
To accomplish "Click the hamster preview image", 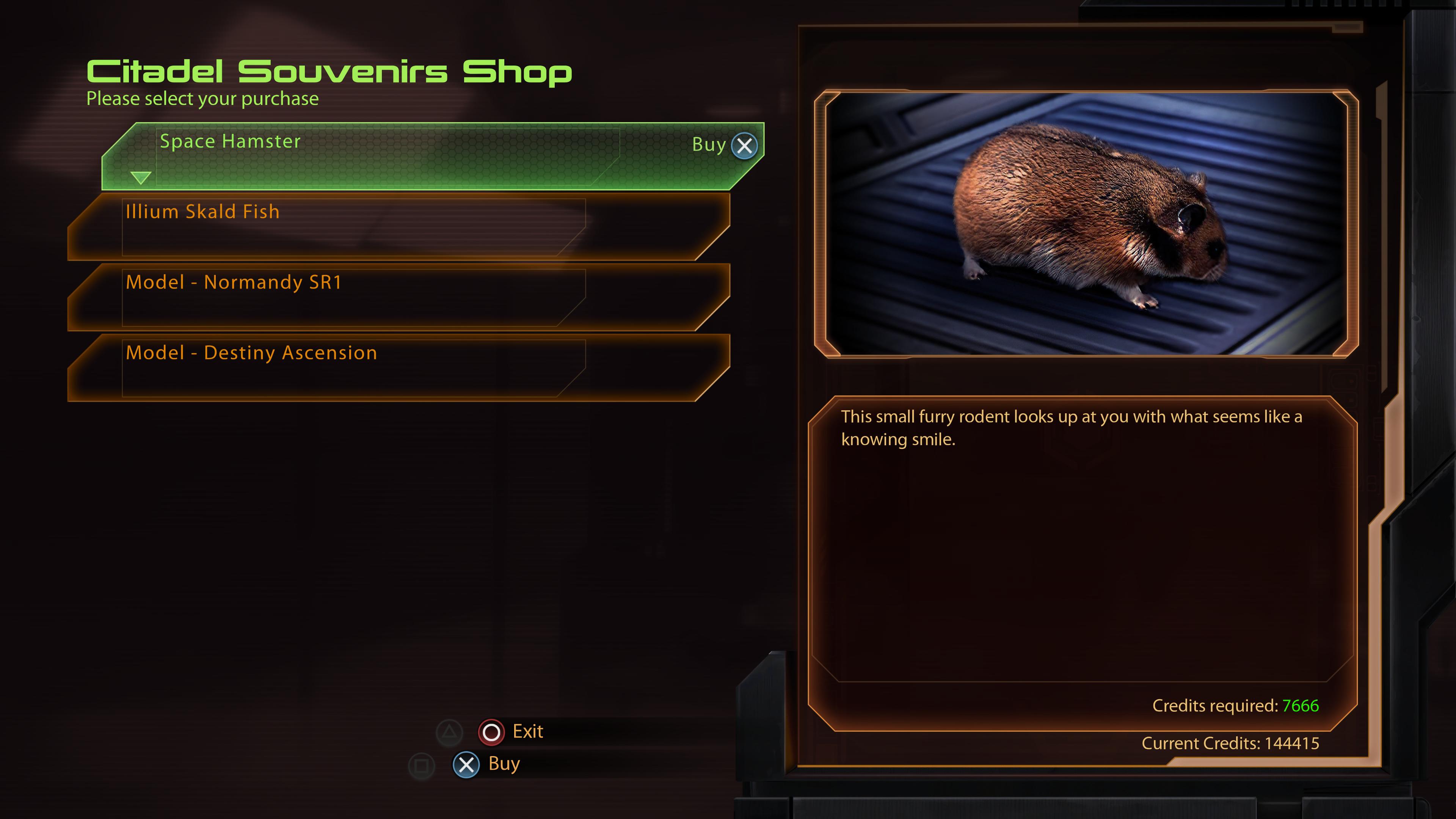I will pyautogui.click(x=1086, y=224).
